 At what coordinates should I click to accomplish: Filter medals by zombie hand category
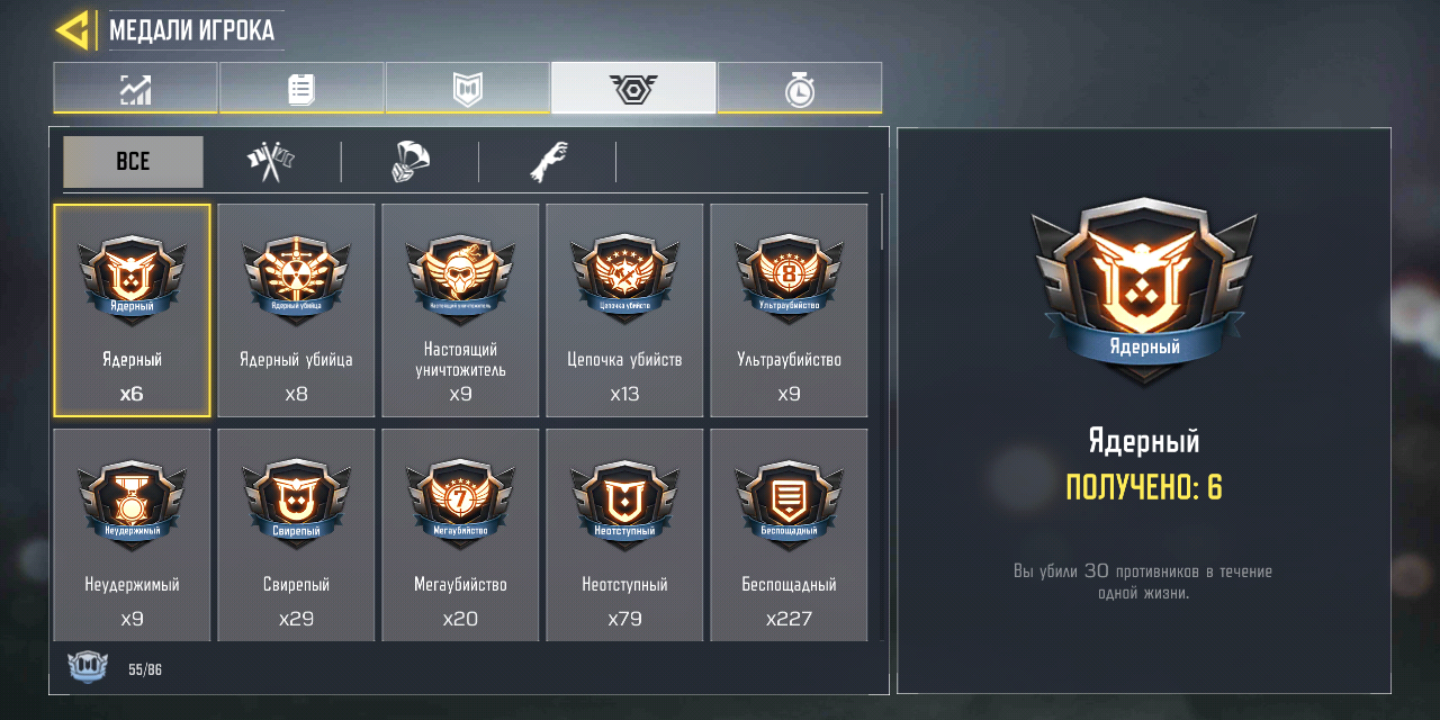[548, 161]
